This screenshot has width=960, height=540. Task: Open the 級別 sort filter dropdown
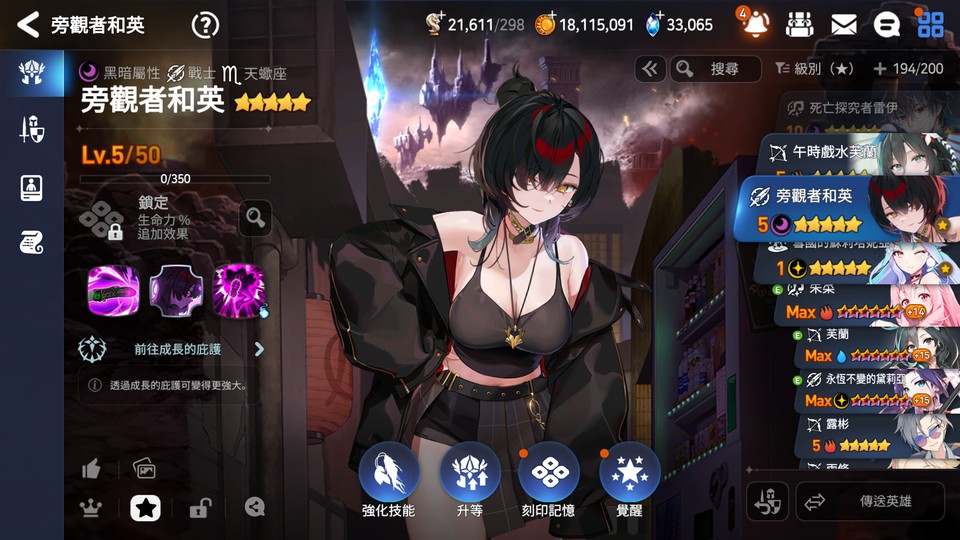point(814,68)
